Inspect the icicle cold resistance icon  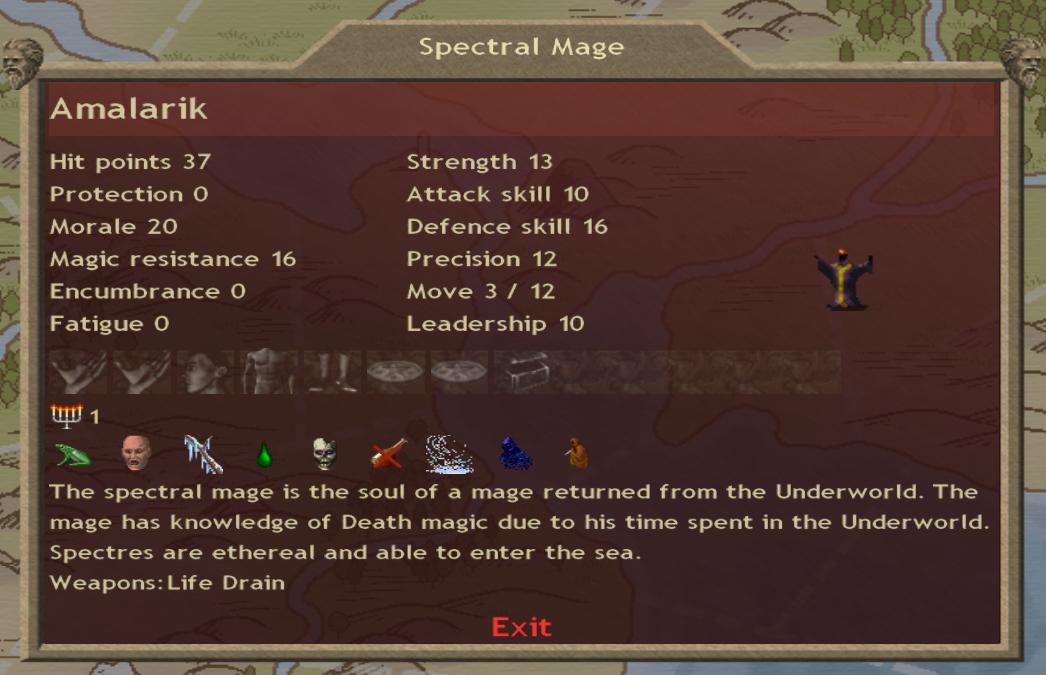click(202, 454)
